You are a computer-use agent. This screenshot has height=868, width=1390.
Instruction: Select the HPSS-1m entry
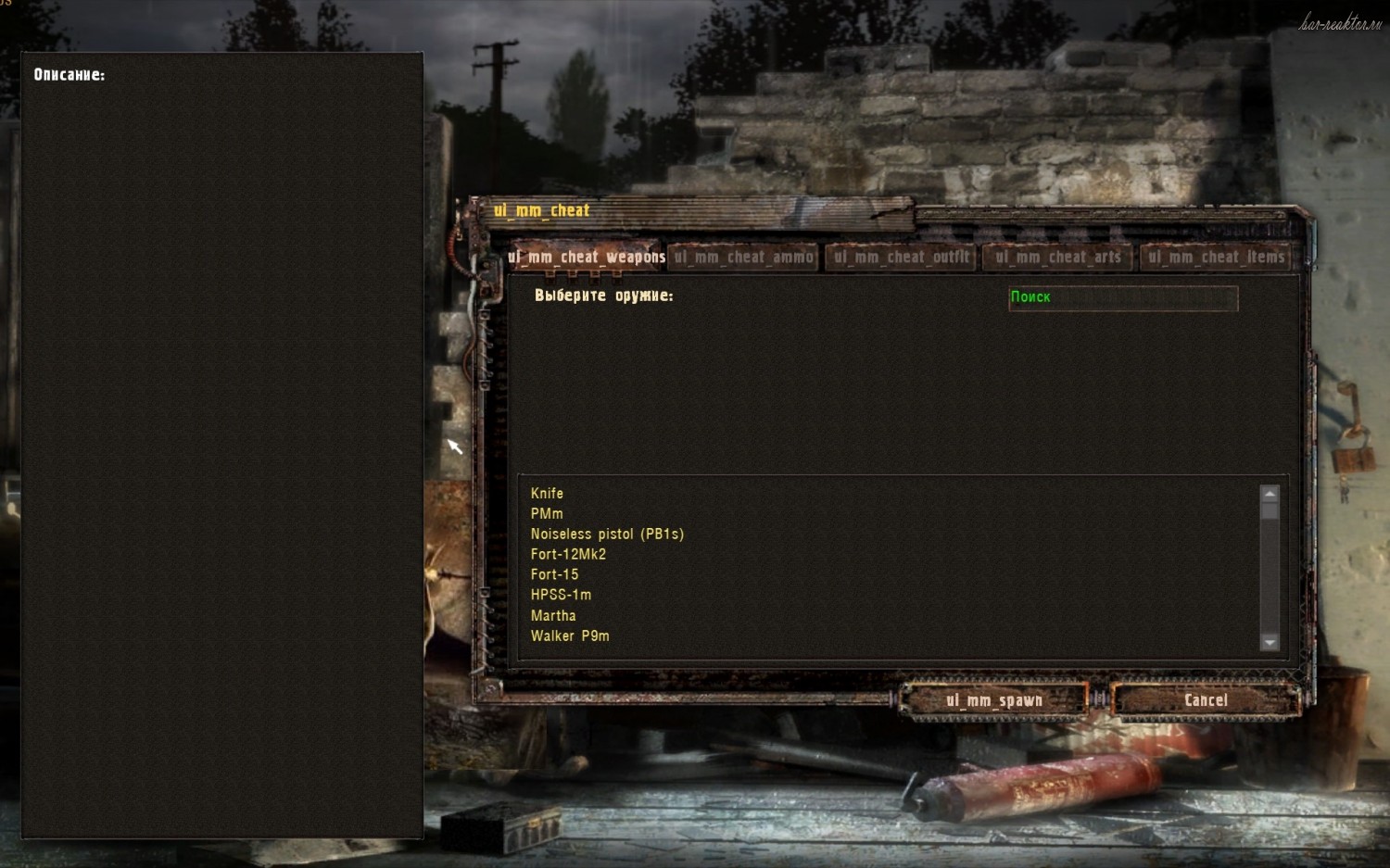(x=561, y=596)
